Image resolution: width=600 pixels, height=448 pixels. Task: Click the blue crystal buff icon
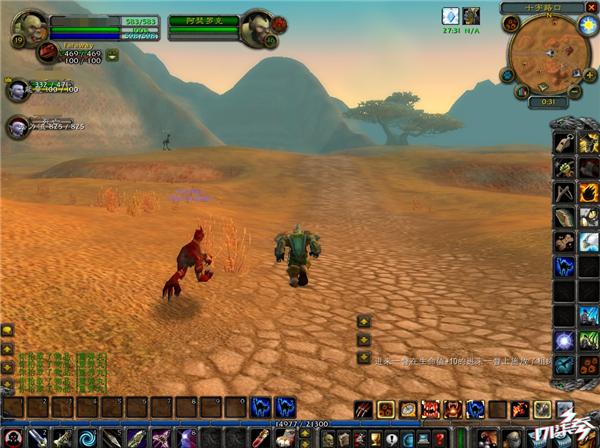pos(451,16)
